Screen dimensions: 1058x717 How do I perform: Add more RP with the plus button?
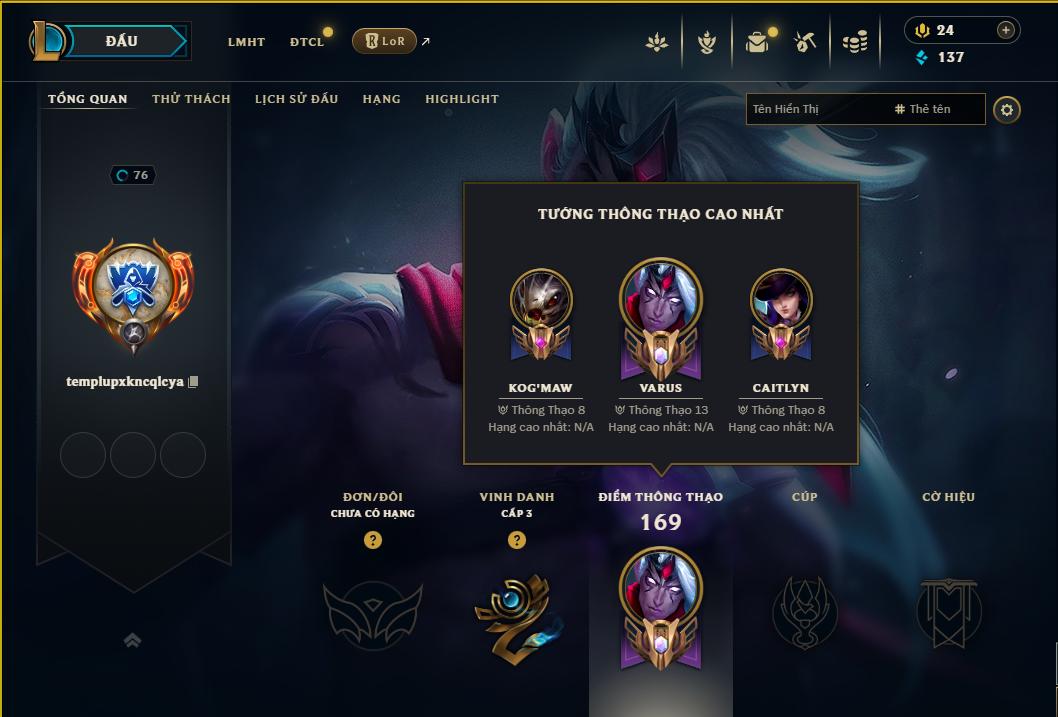1006,30
